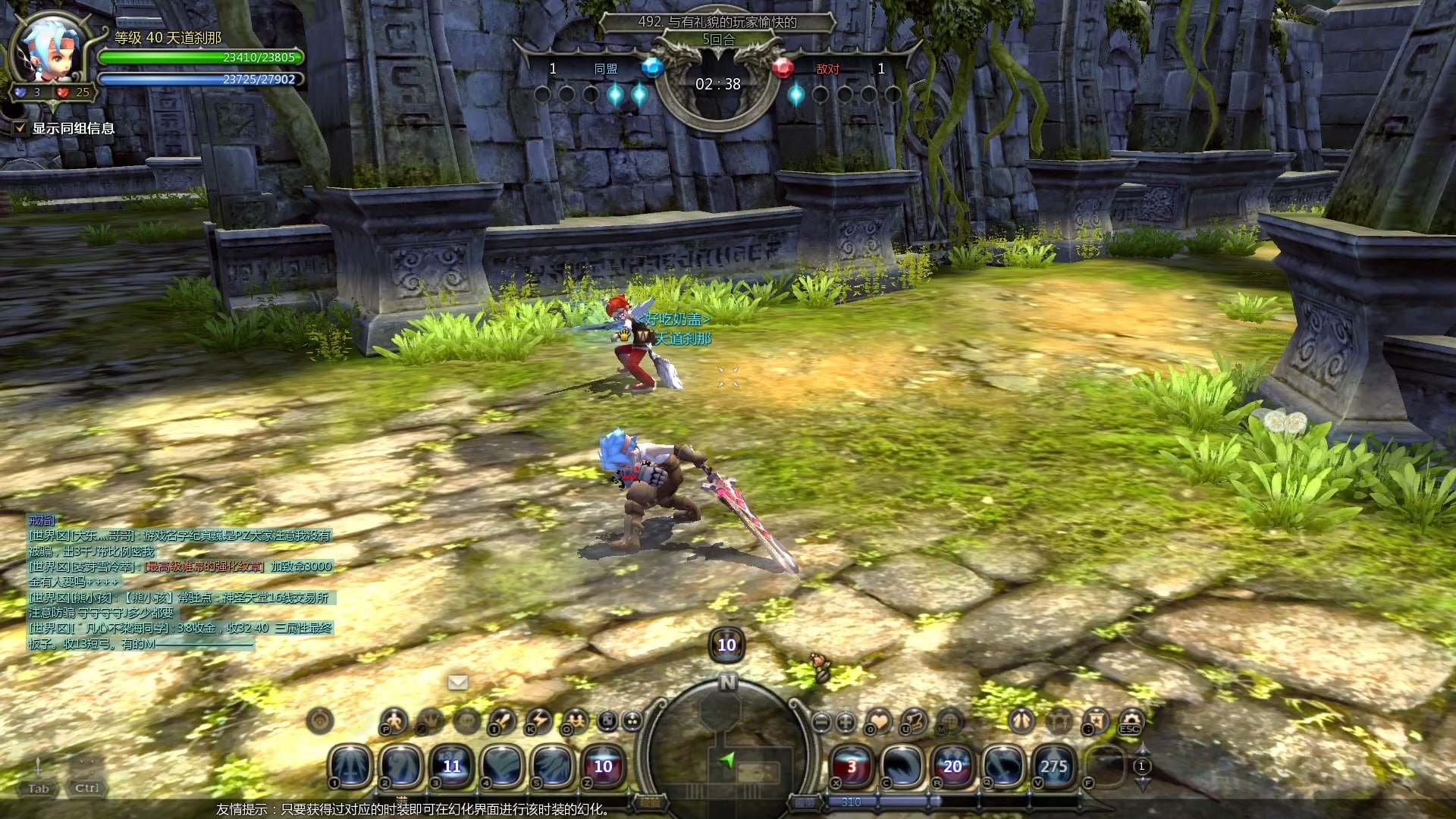This screenshot has height=819, width=1456.
Task: Use the red Z slot showing 10
Action: click(603, 765)
